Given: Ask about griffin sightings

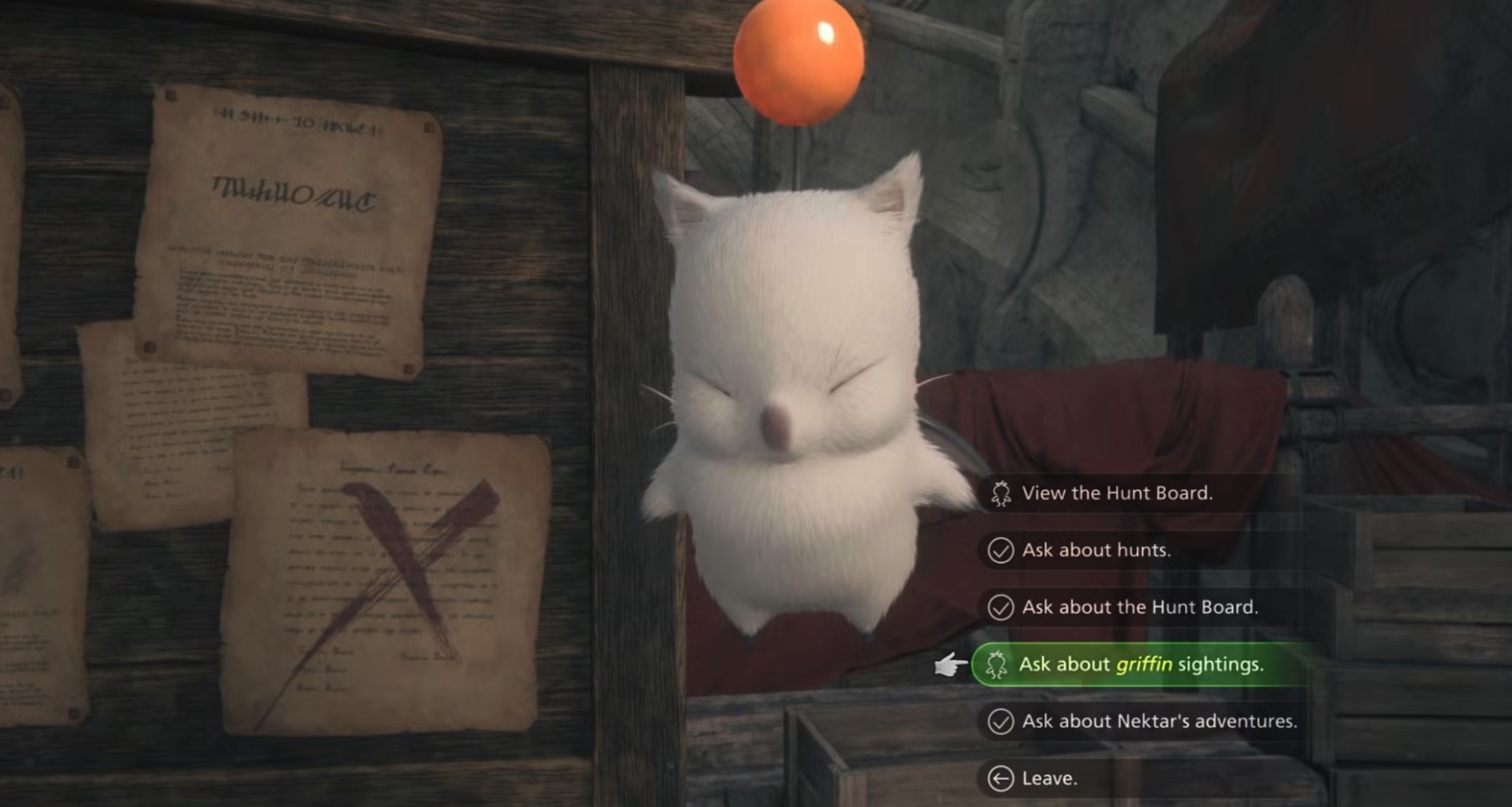Looking at the screenshot, I should [x=1140, y=664].
